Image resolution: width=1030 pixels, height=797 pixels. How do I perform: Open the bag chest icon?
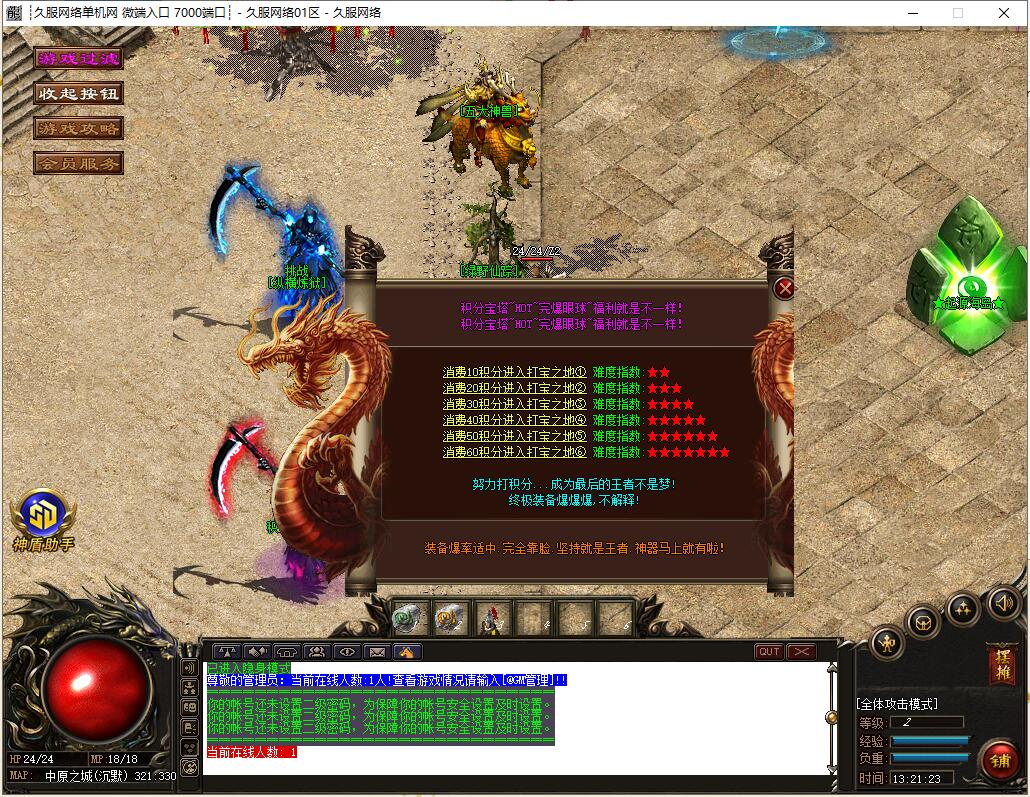click(923, 622)
